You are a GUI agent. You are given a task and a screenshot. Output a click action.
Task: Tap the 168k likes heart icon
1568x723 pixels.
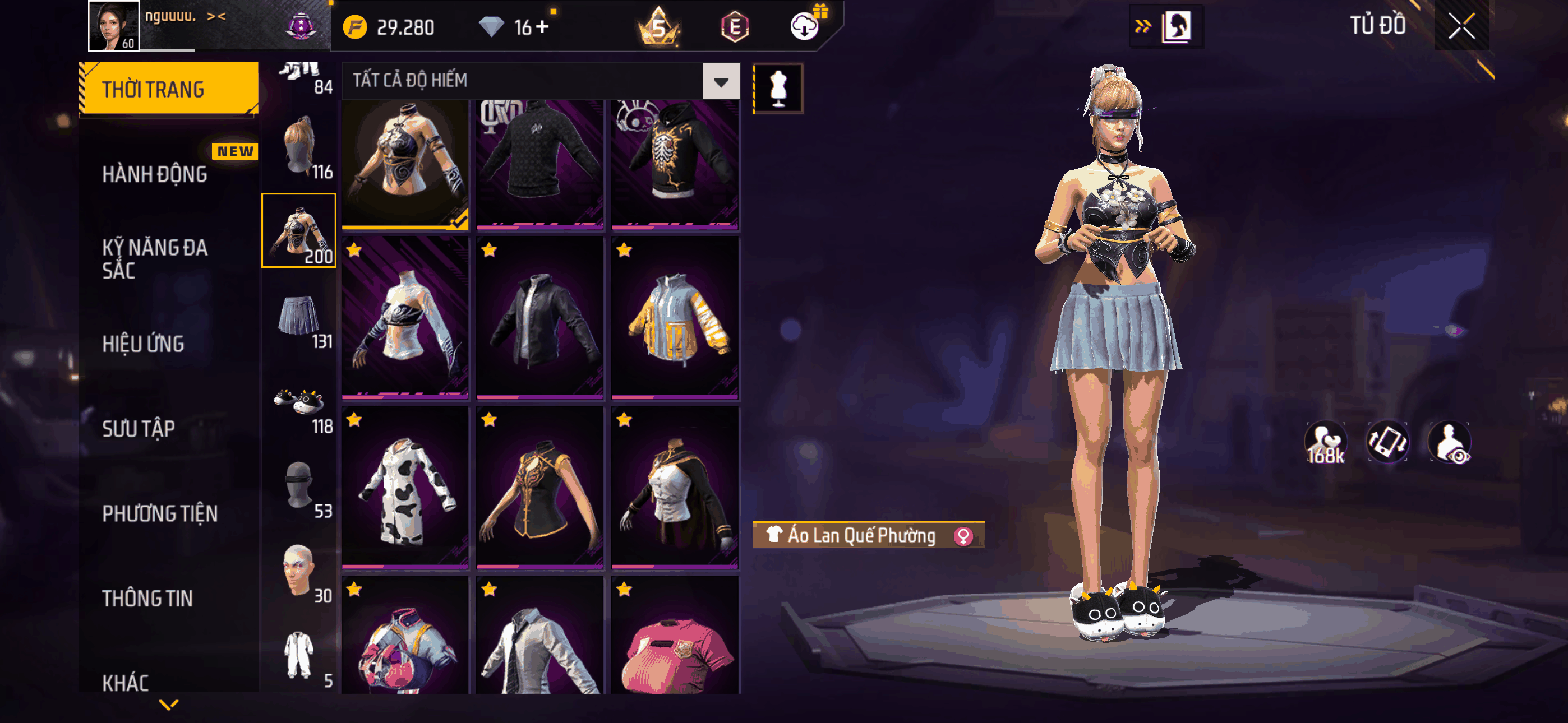tap(1325, 442)
